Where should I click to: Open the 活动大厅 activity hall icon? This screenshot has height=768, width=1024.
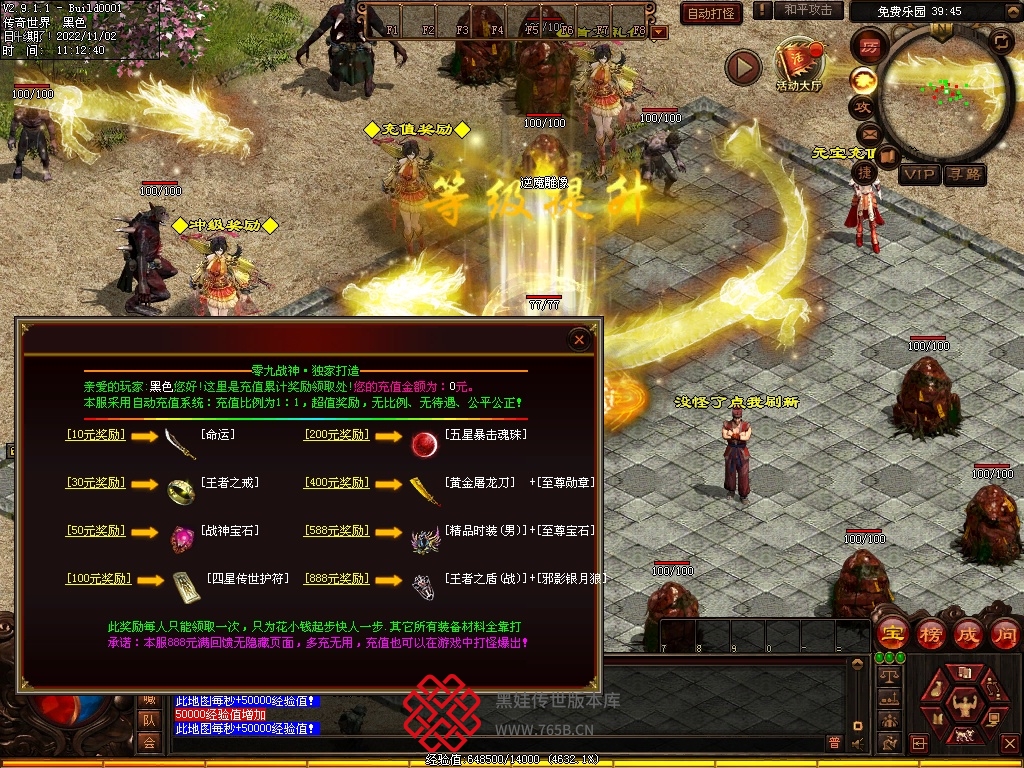pyautogui.click(x=798, y=64)
